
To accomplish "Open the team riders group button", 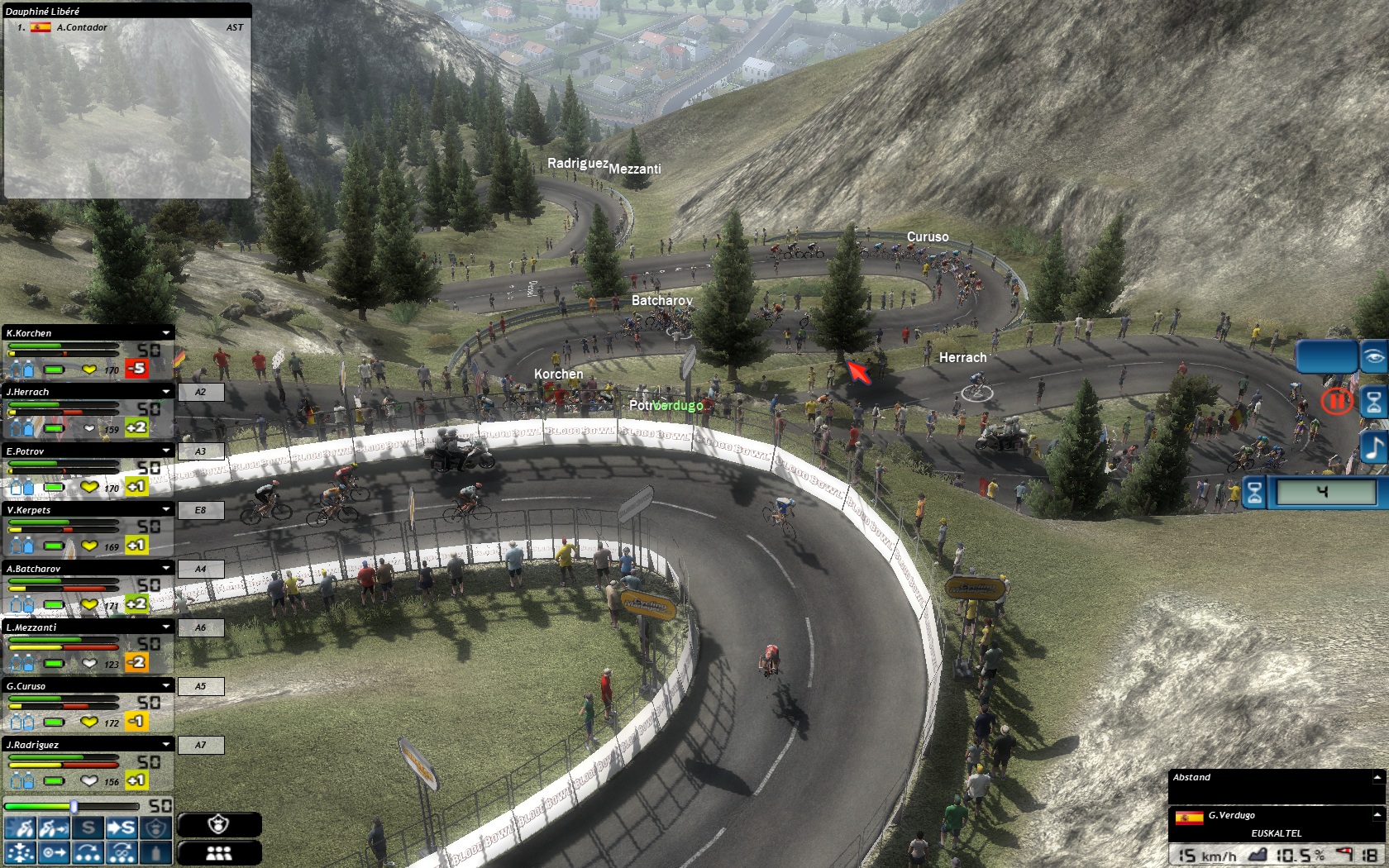I will point(219,853).
